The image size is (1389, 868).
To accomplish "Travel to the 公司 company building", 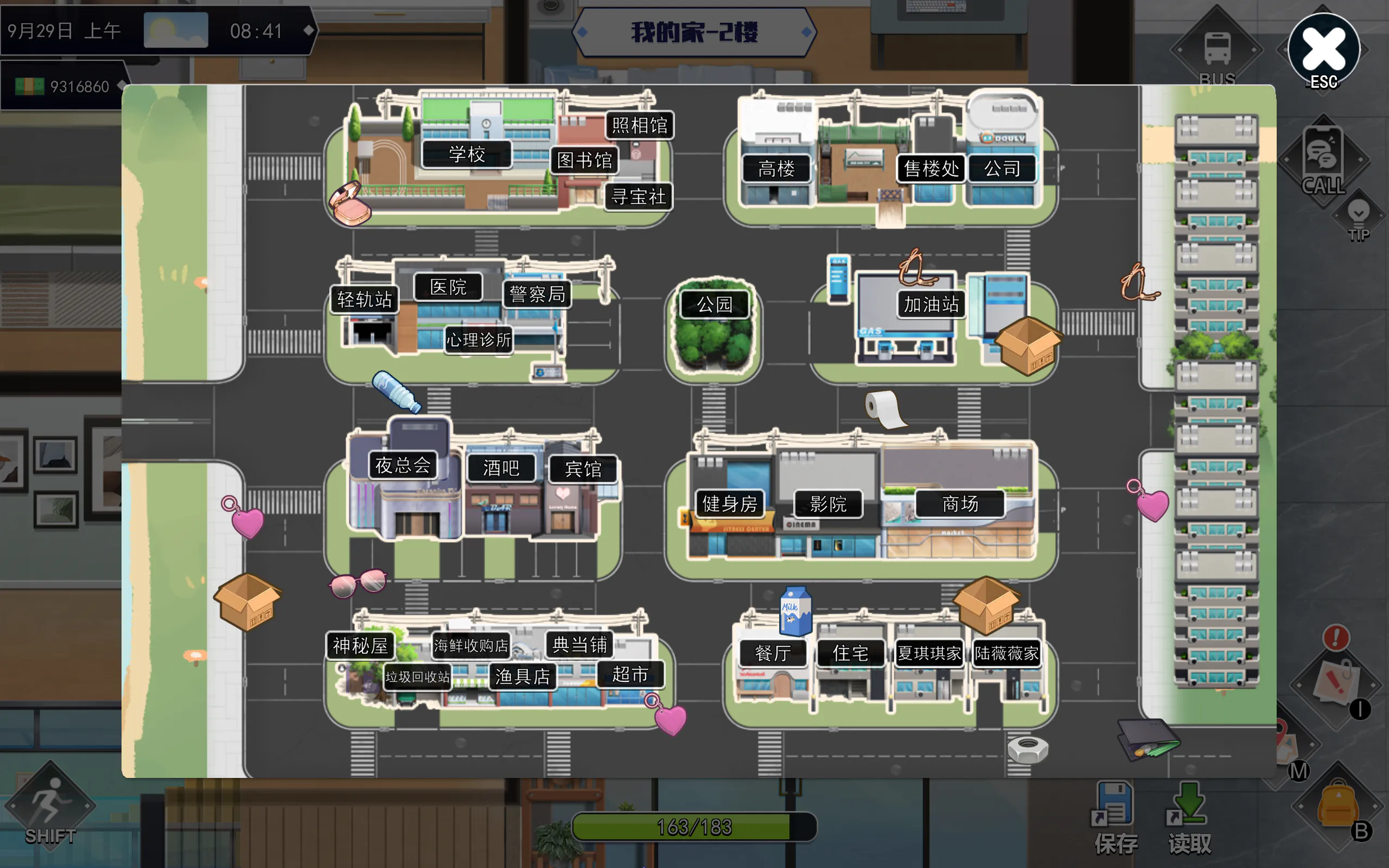I will pos(1002,169).
